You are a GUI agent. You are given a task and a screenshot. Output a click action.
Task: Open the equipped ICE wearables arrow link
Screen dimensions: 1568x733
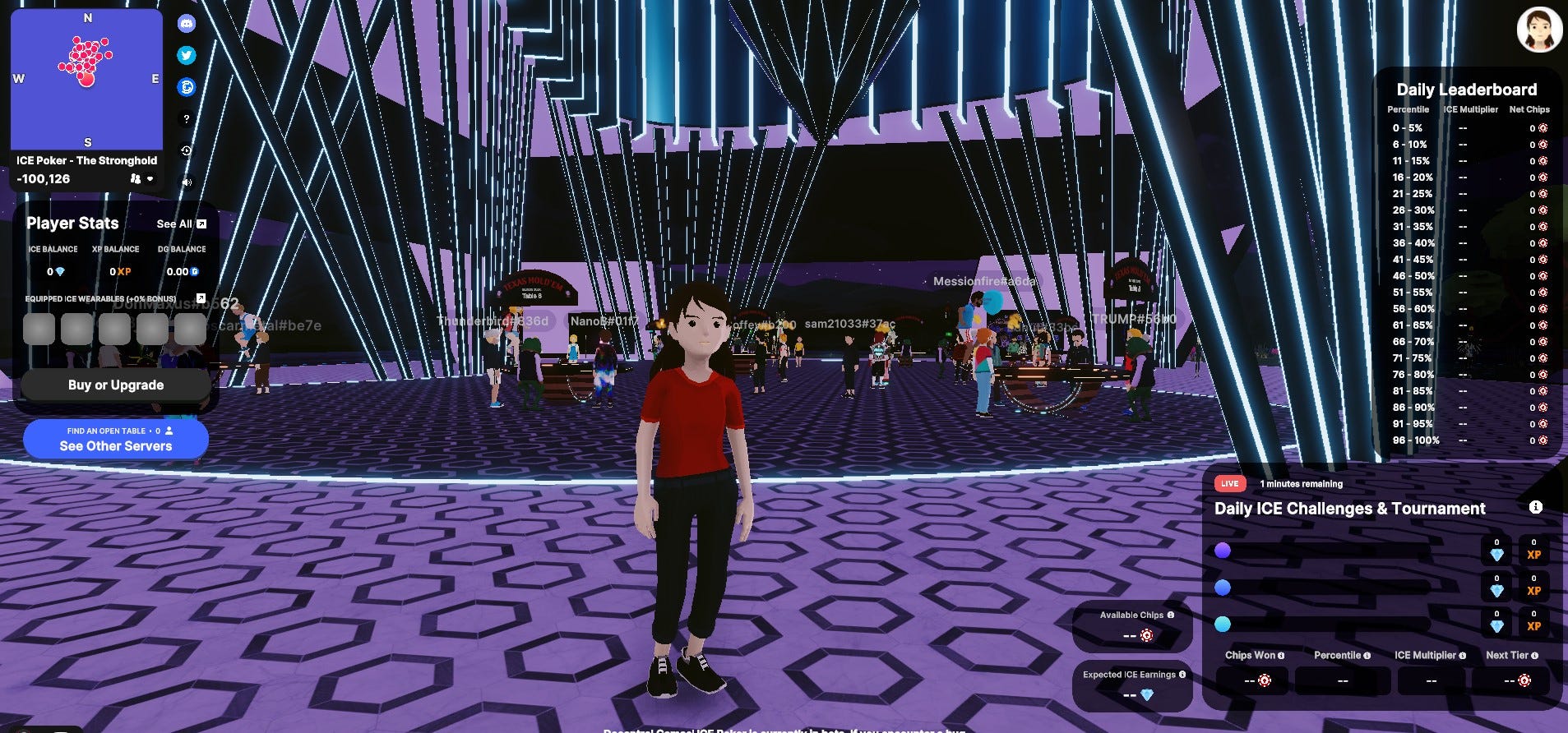click(x=201, y=297)
